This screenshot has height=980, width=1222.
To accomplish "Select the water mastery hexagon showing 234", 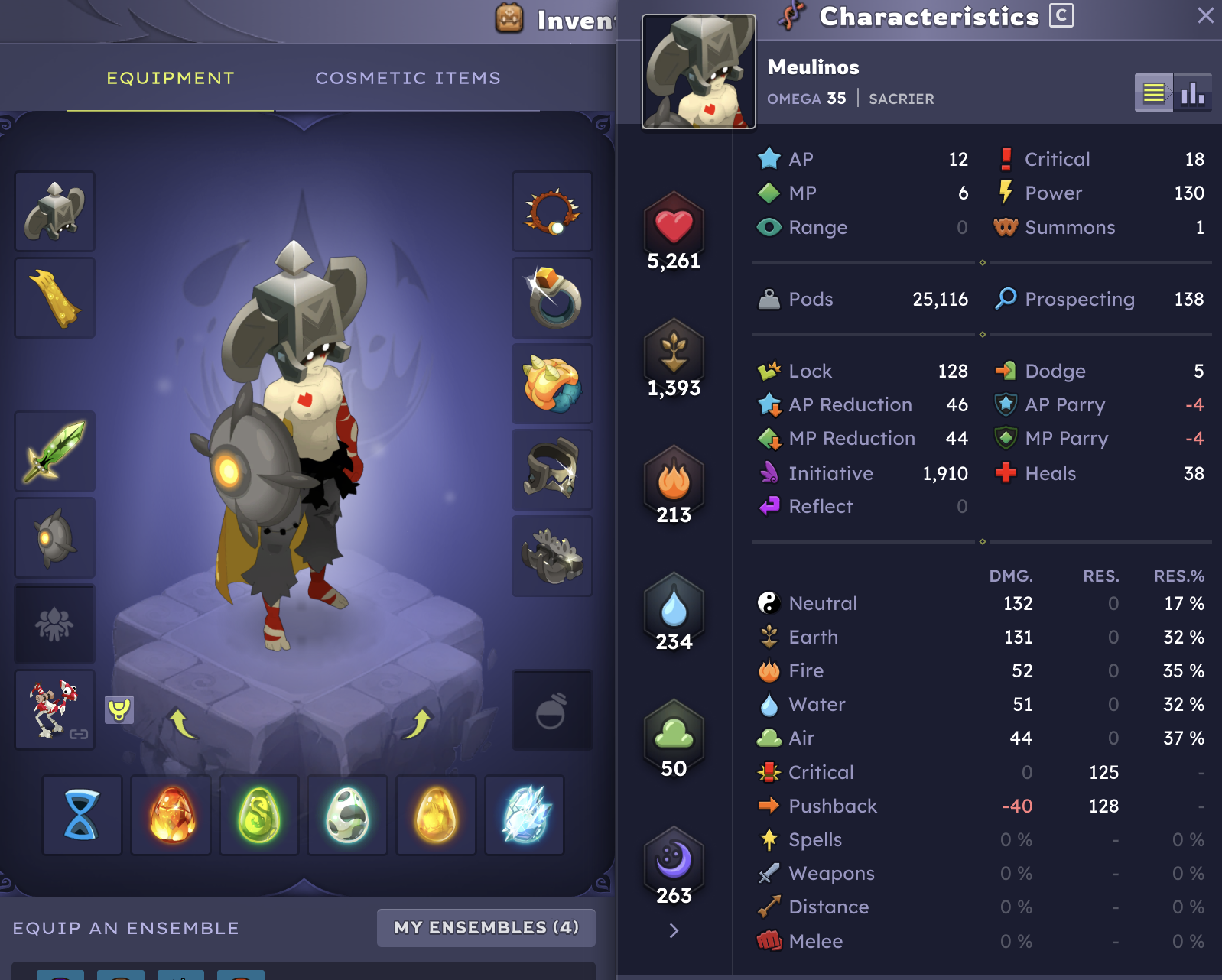I will (x=674, y=608).
